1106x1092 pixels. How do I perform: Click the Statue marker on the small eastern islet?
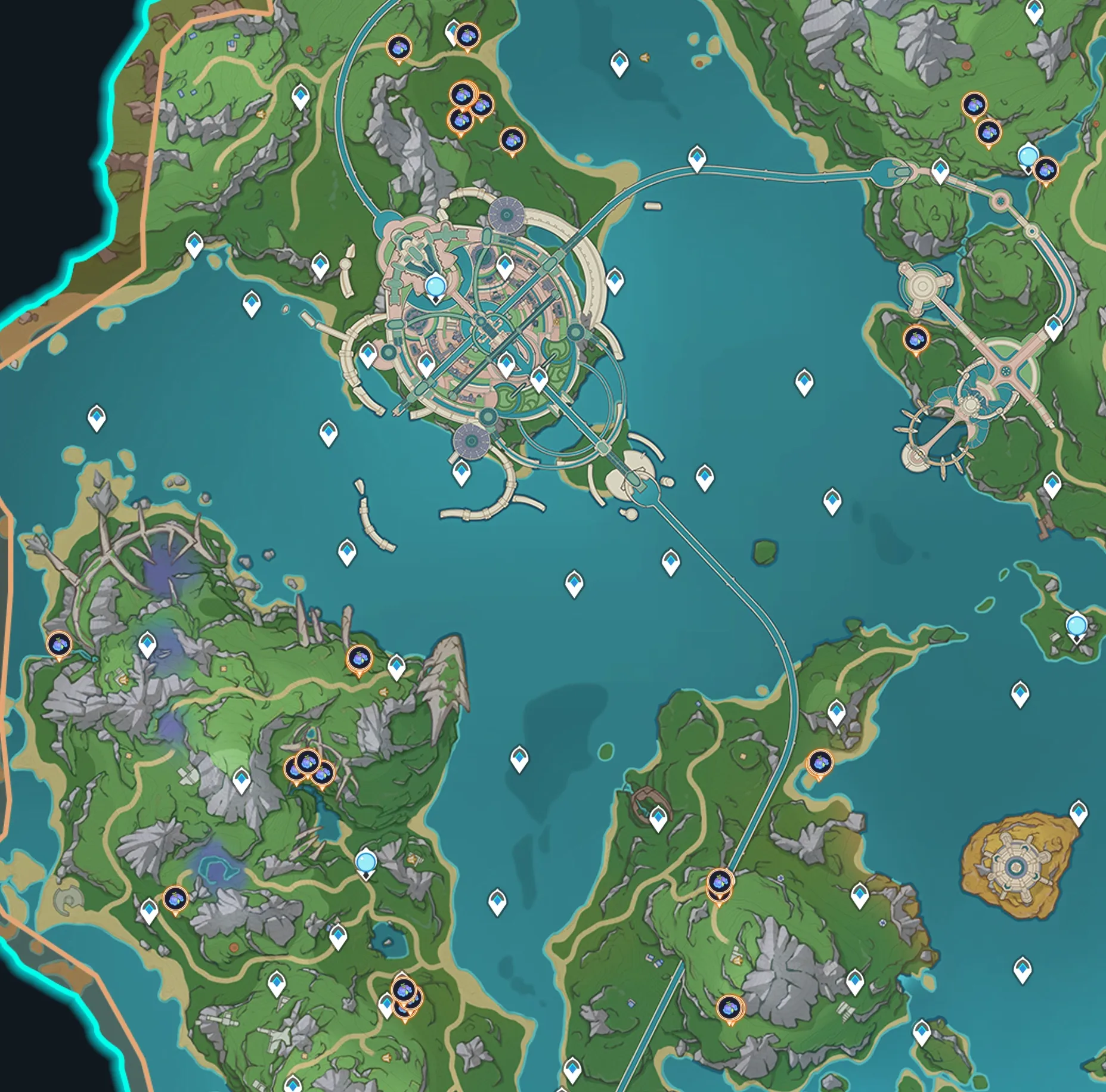pos(1076,626)
